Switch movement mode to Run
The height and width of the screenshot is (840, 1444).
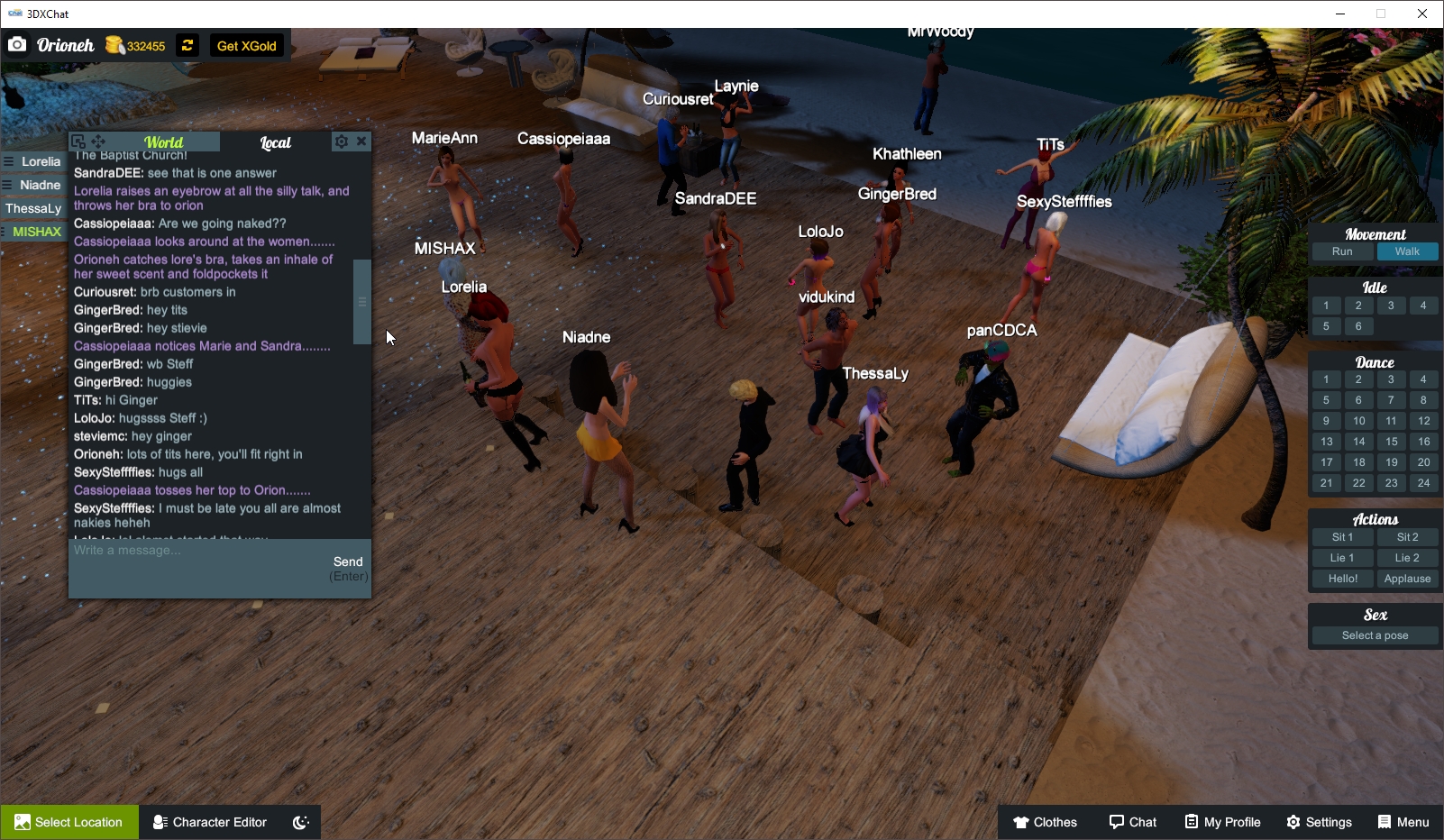coord(1342,251)
